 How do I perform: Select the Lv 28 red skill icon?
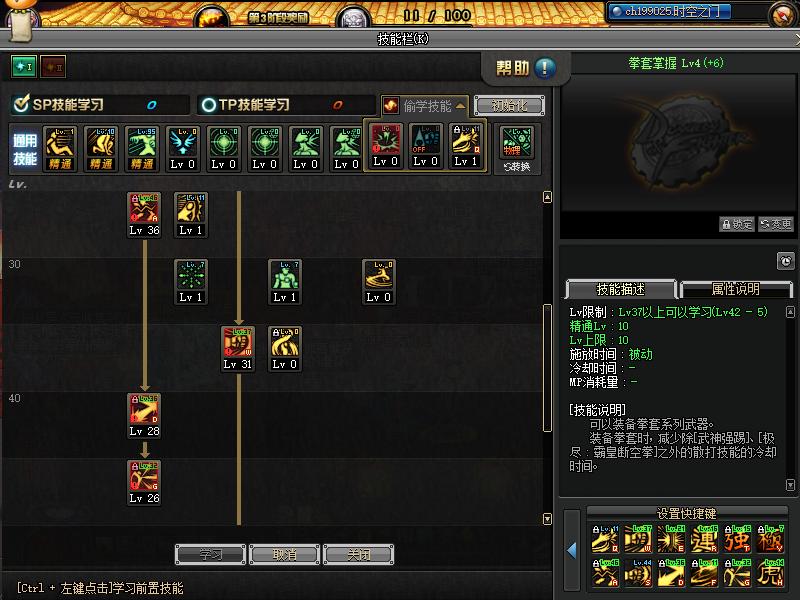pyautogui.click(x=144, y=409)
